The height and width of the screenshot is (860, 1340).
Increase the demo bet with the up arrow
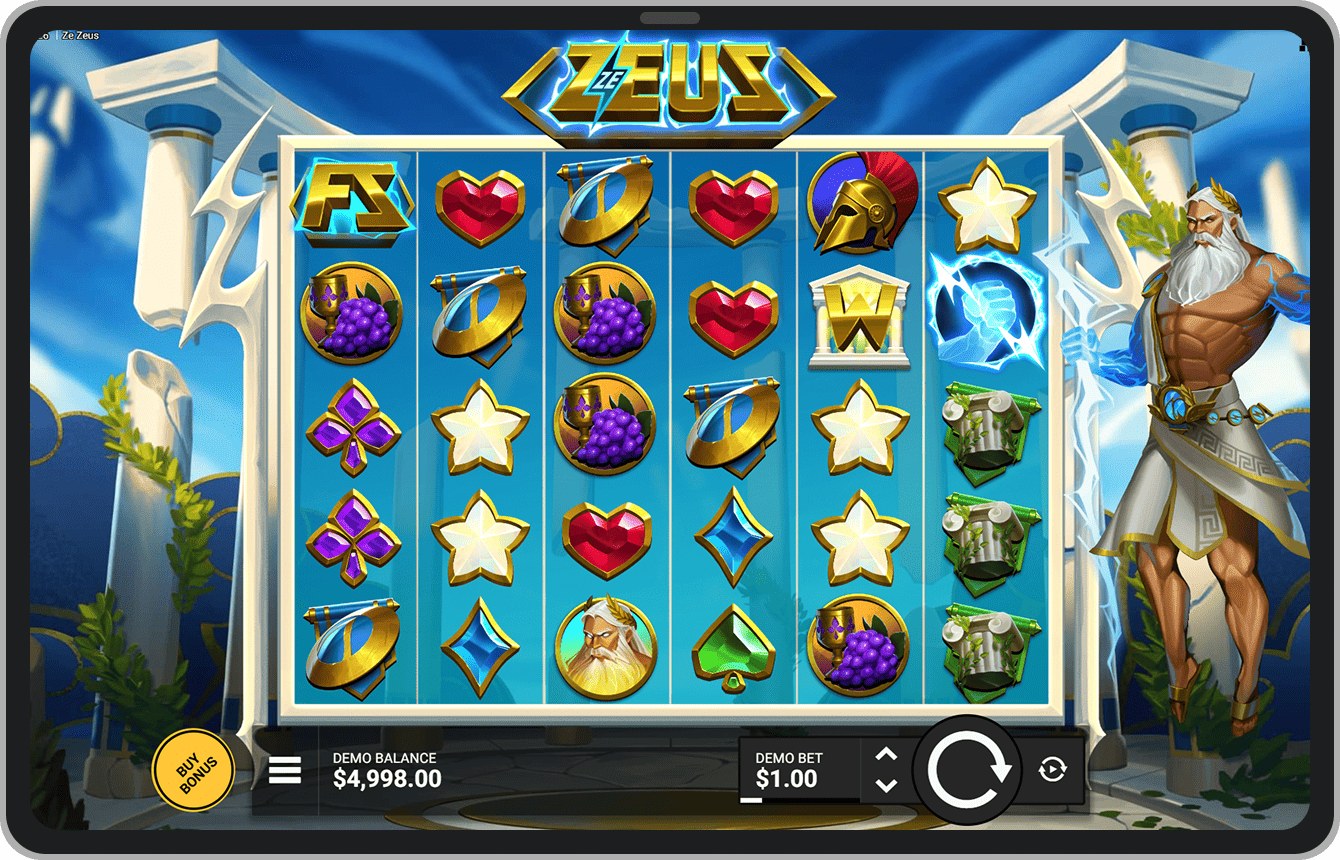click(886, 755)
